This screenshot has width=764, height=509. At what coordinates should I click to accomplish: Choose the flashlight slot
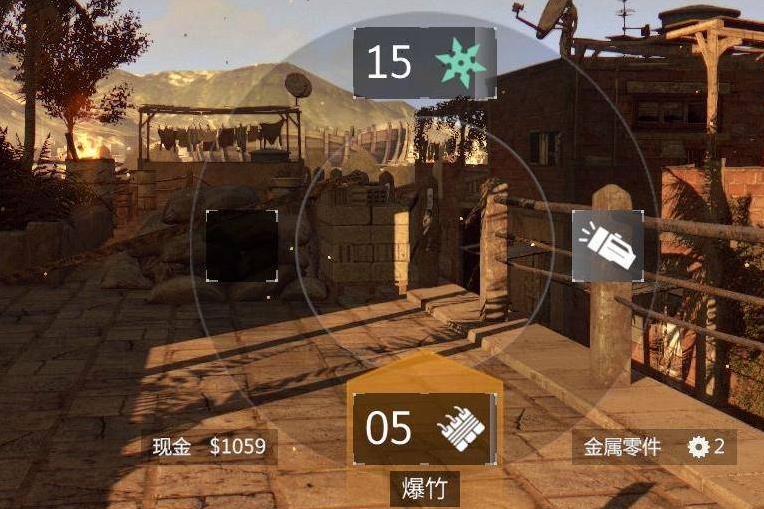[608, 246]
